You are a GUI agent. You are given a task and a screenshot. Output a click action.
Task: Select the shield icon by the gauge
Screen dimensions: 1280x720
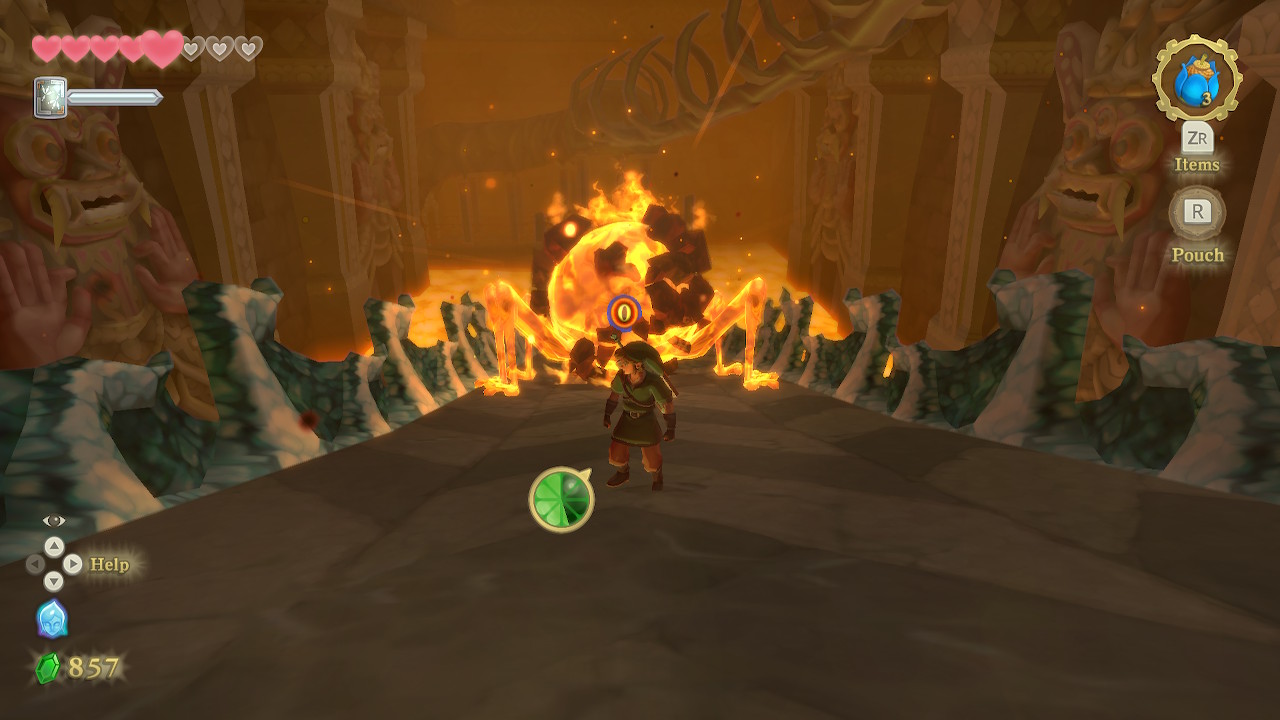pos(50,98)
